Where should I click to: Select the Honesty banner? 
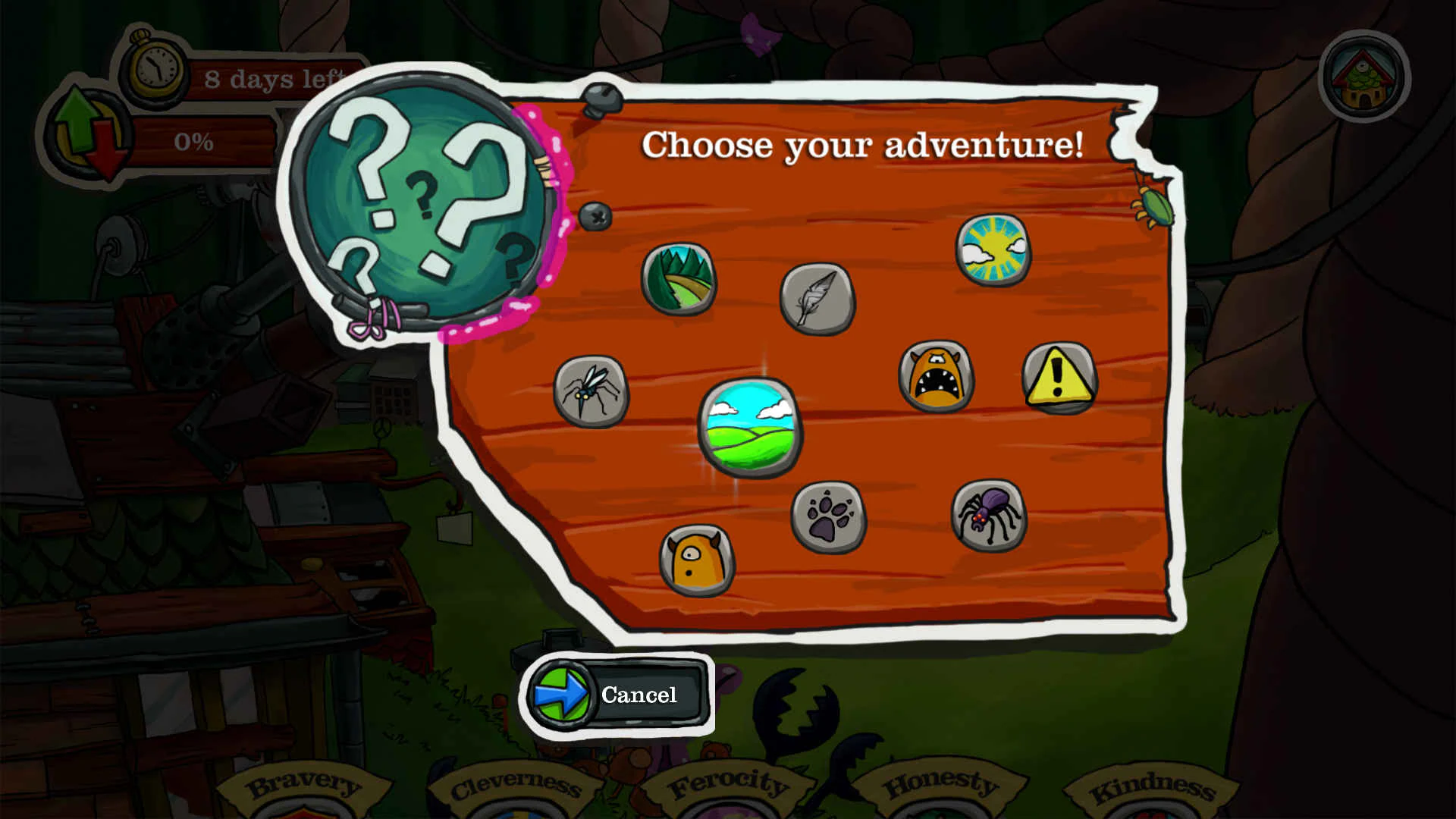[x=943, y=785]
